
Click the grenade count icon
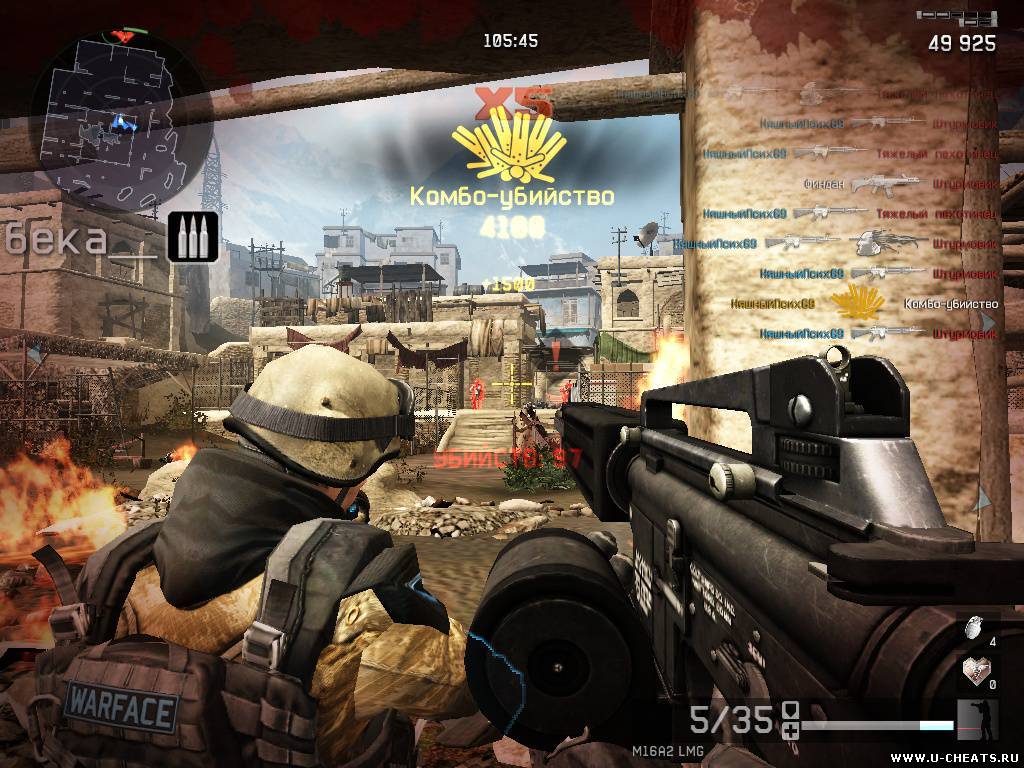coord(967,628)
